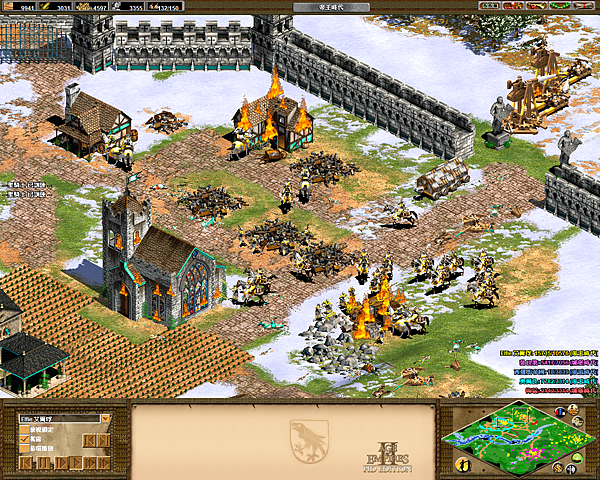Toggle the first replay checkbox
This screenshot has width=600, height=480.
(x=24, y=429)
